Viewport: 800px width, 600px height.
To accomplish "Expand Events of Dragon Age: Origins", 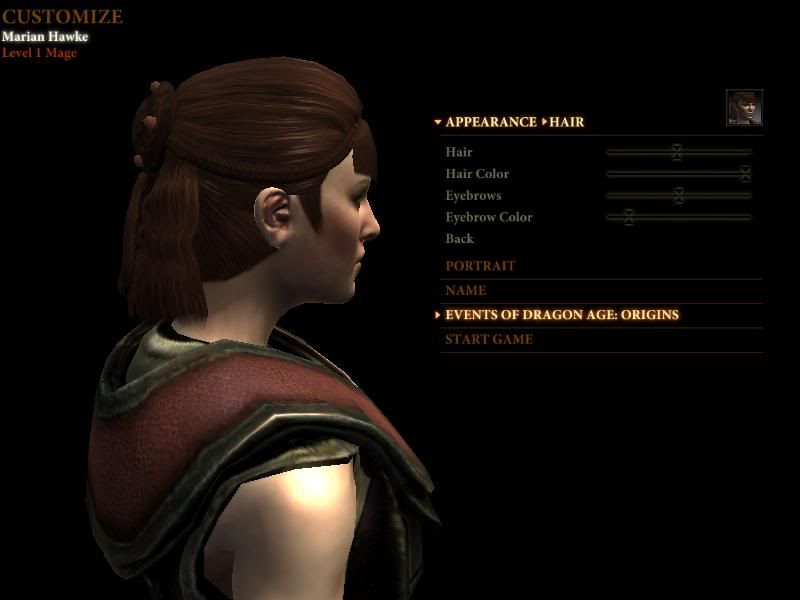I will pos(561,315).
